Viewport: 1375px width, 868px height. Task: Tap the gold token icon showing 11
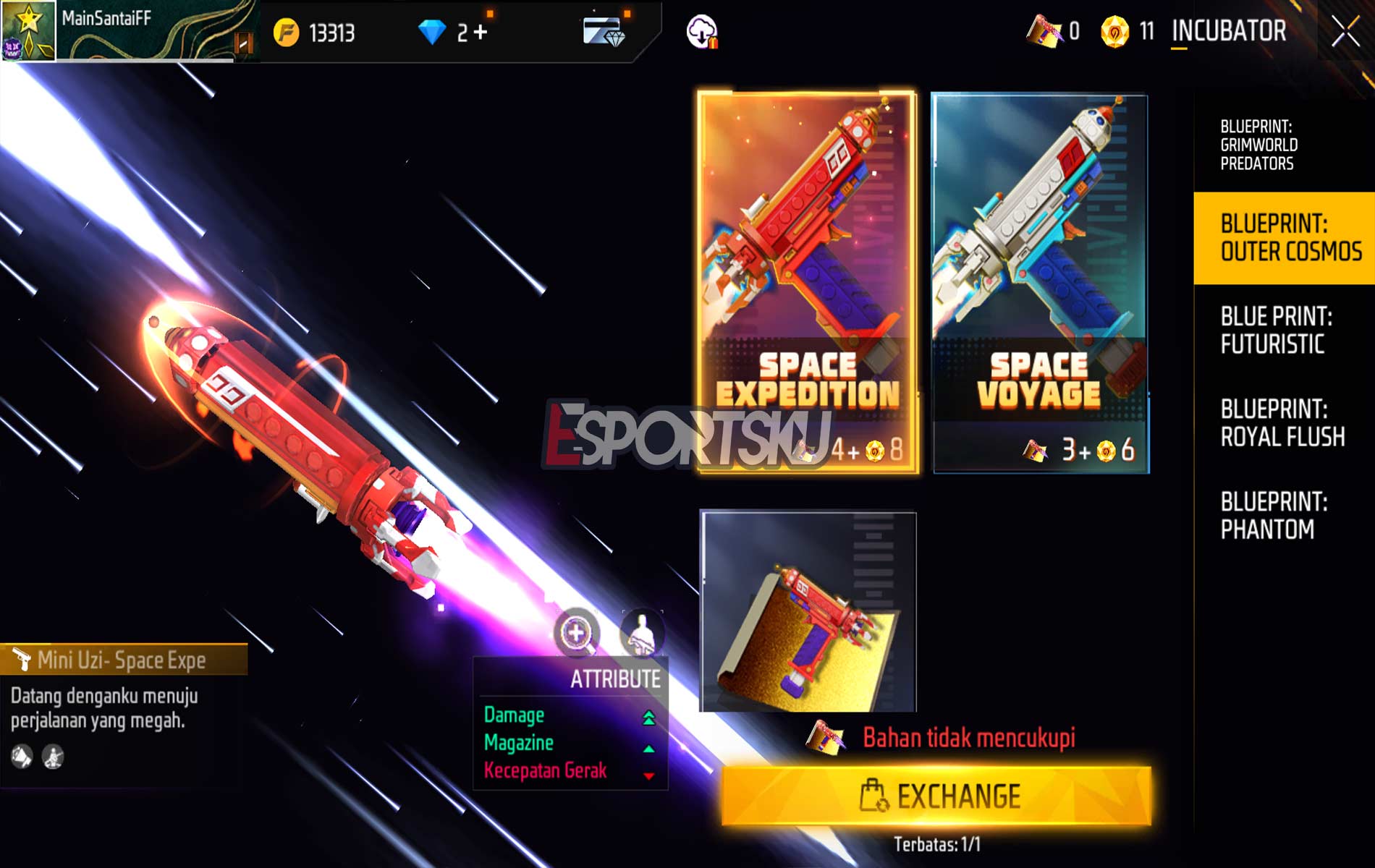click(1114, 32)
